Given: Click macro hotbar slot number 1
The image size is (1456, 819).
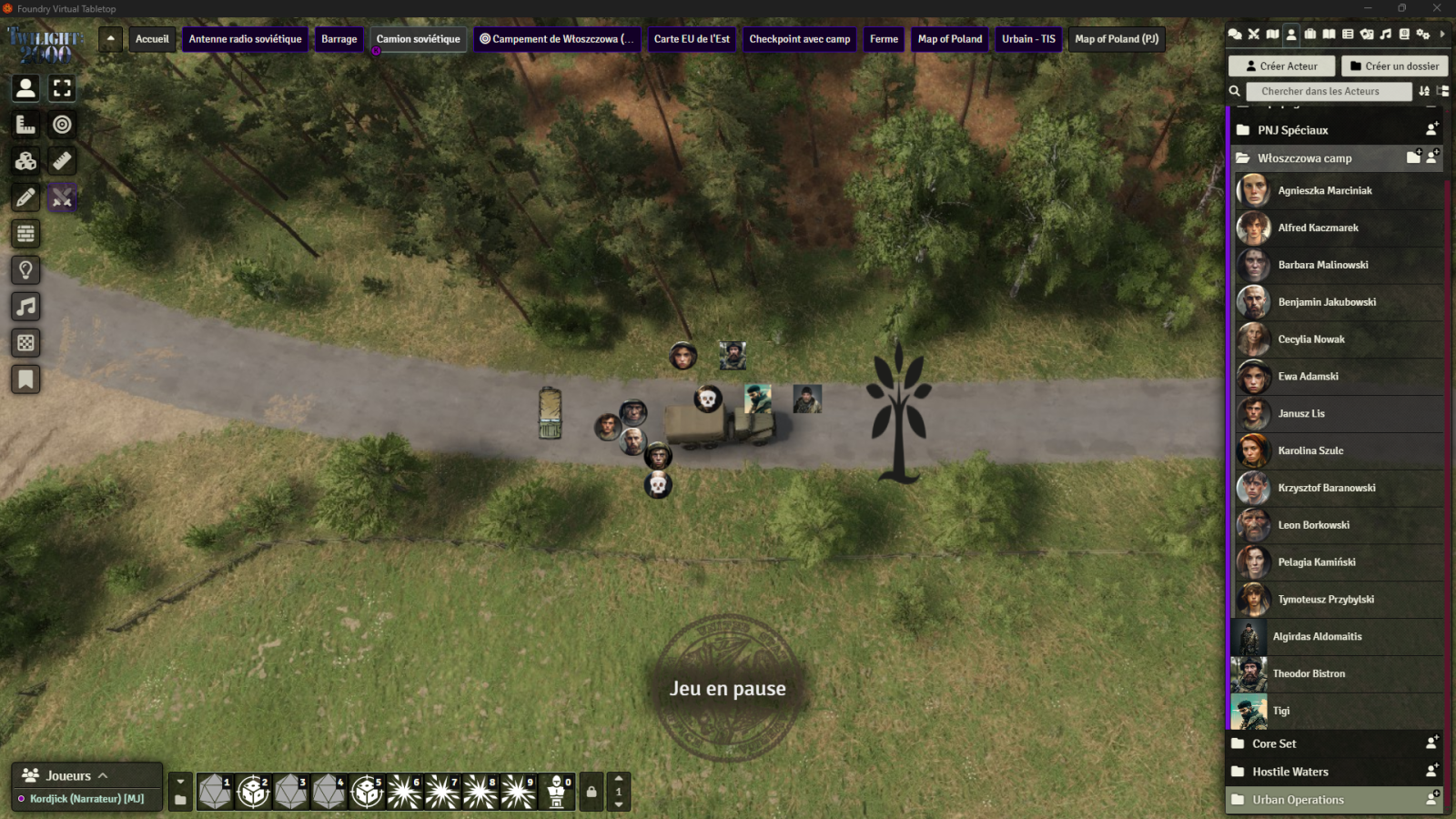Looking at the screenshot, I should coord(216,792).
